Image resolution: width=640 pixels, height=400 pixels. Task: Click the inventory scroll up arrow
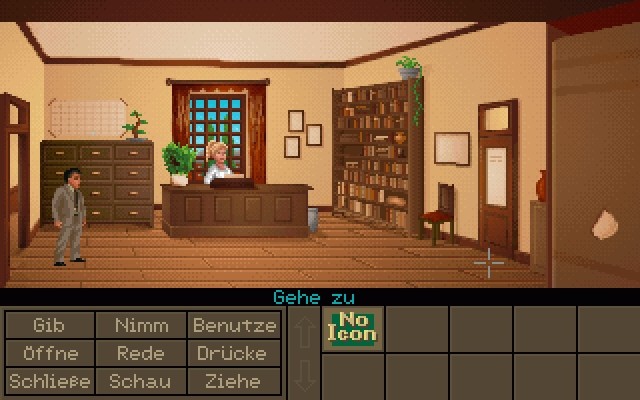[x=303, y=331]
